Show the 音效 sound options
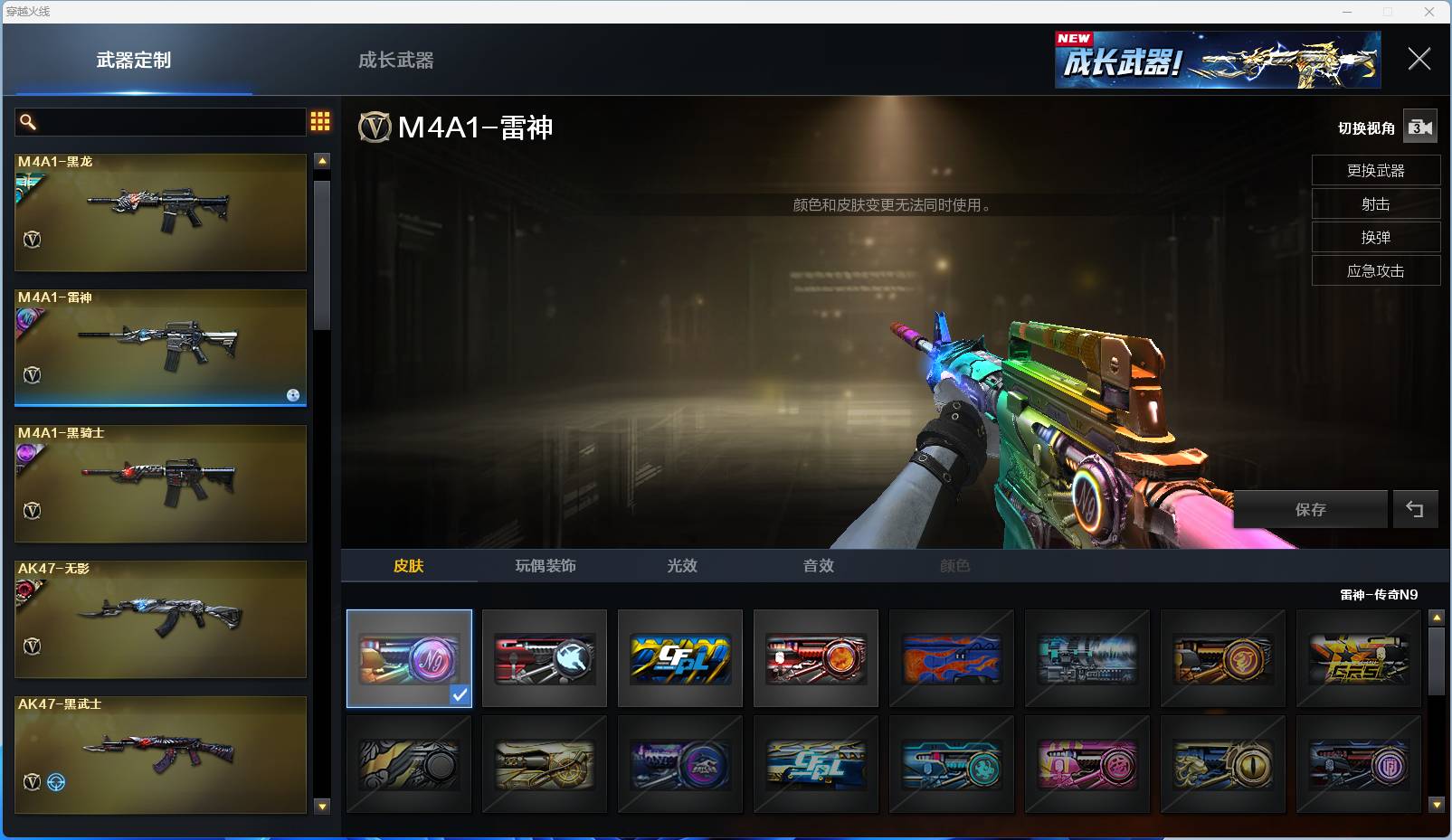Viewport: 1452px width, 840px height. [819, 566]
